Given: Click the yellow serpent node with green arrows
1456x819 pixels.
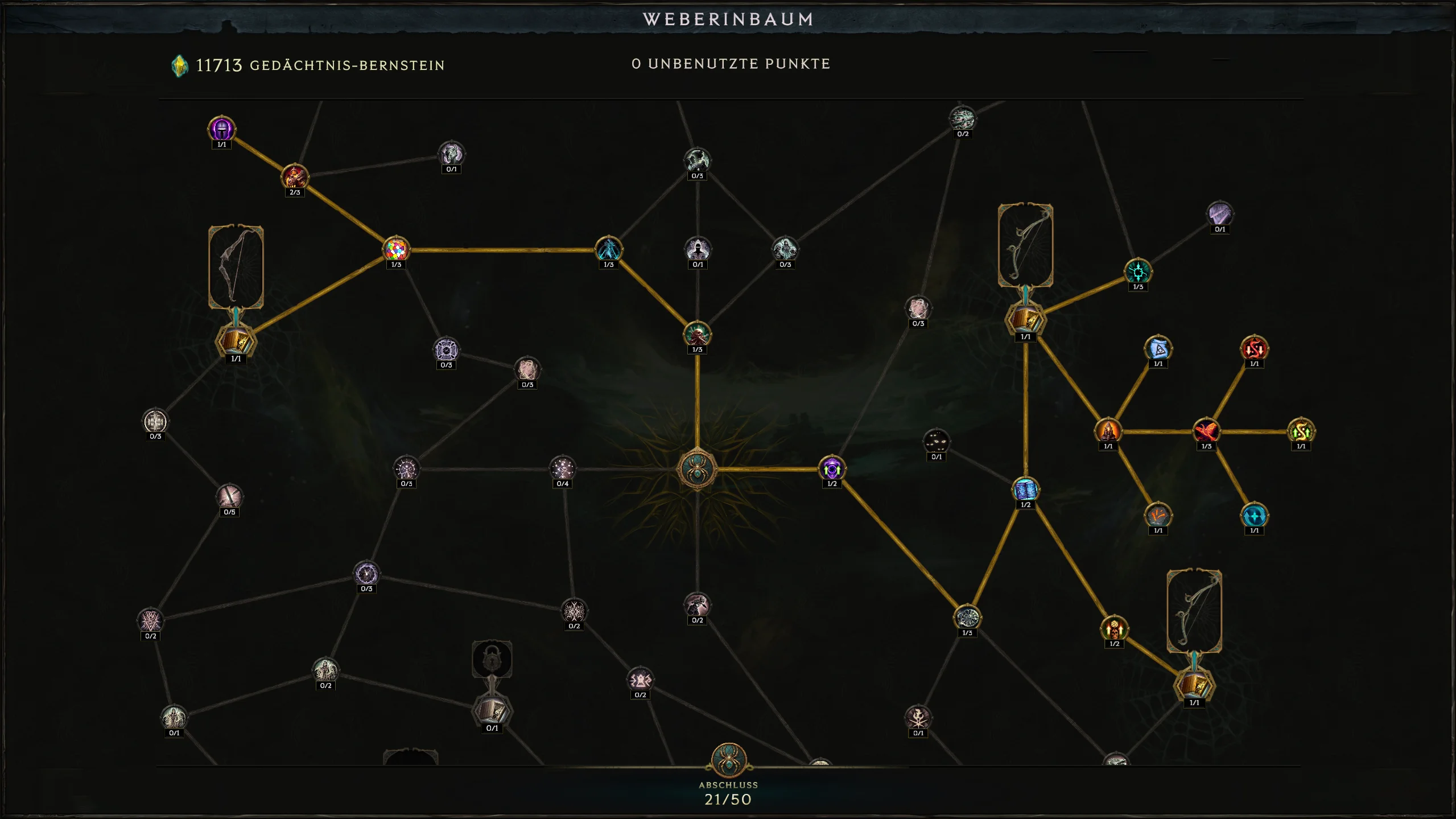Looking at the screenshot, I should [1301, 431].
